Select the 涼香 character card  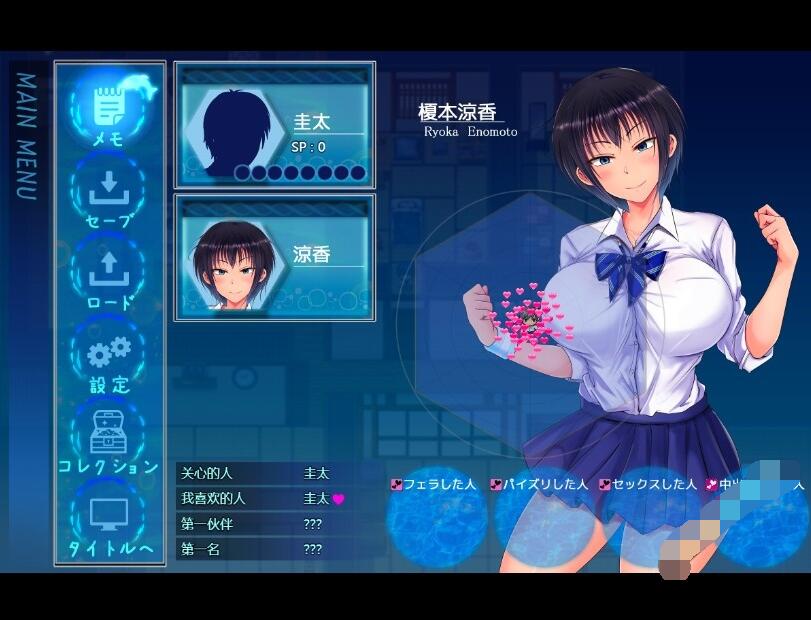[275, 257]
